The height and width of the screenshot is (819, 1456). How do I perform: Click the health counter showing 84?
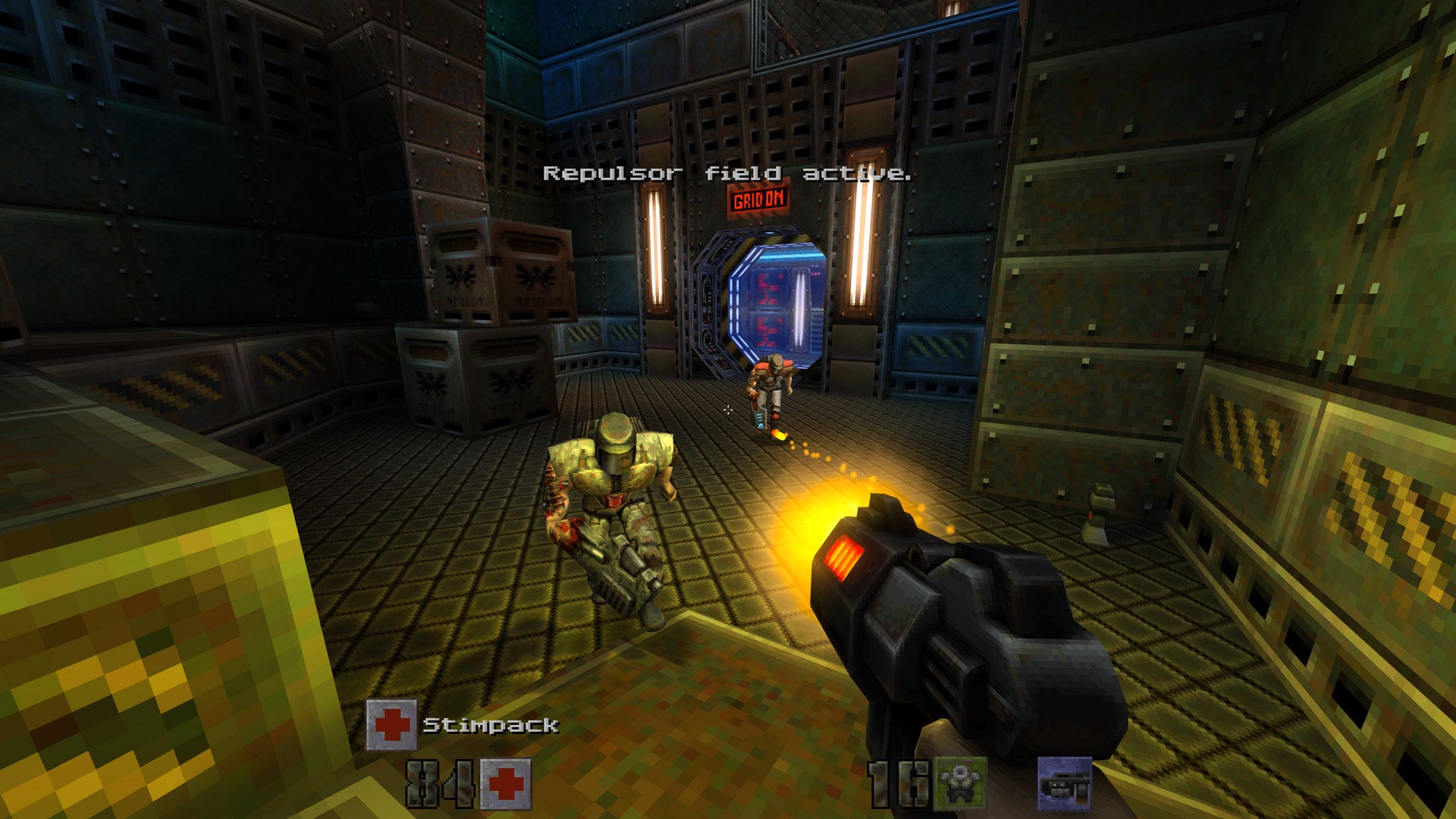441,781
